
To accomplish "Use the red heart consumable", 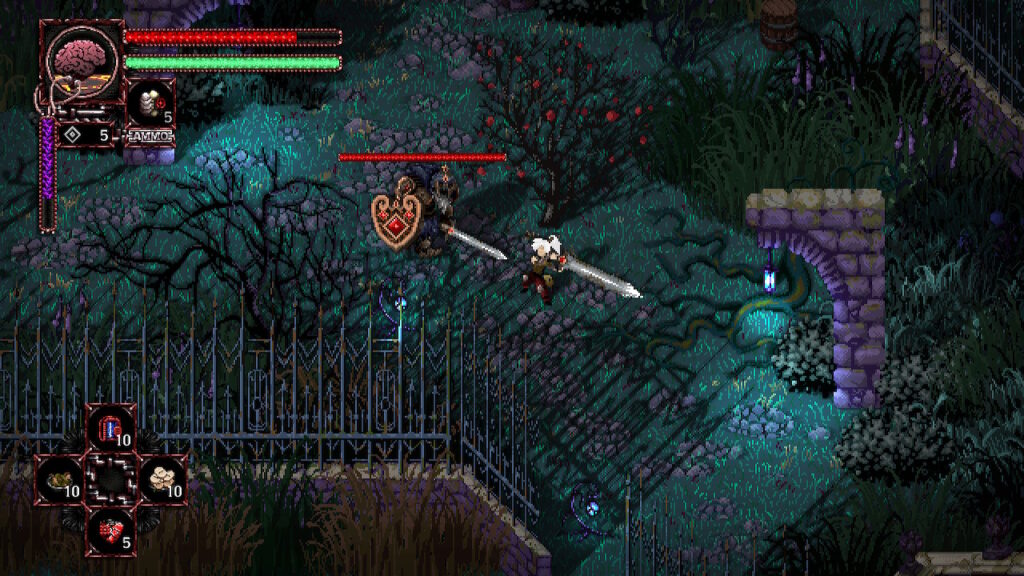I will 110,531.
